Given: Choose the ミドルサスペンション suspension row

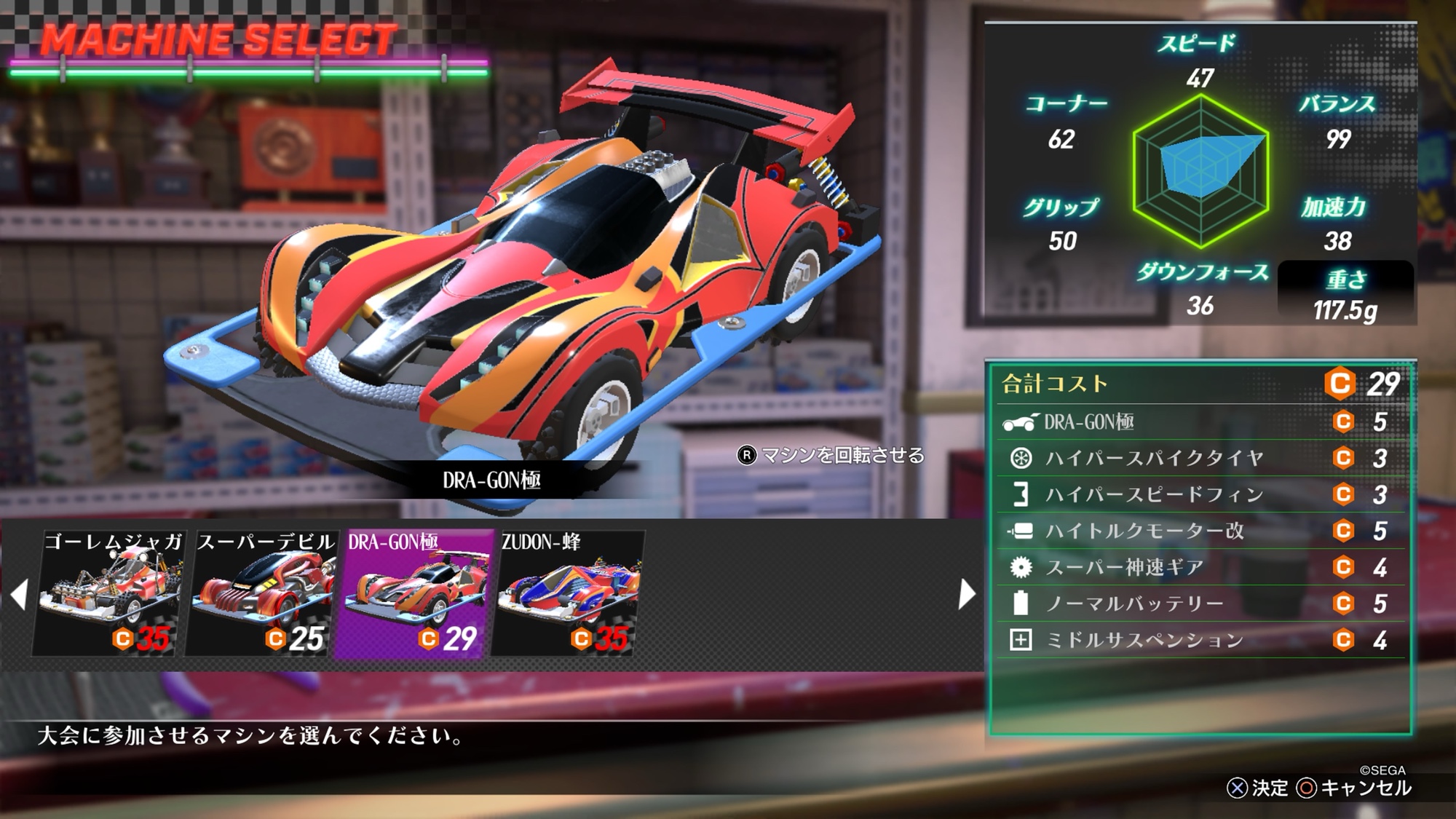Looking at the screenshot, I should point(1200,640).
